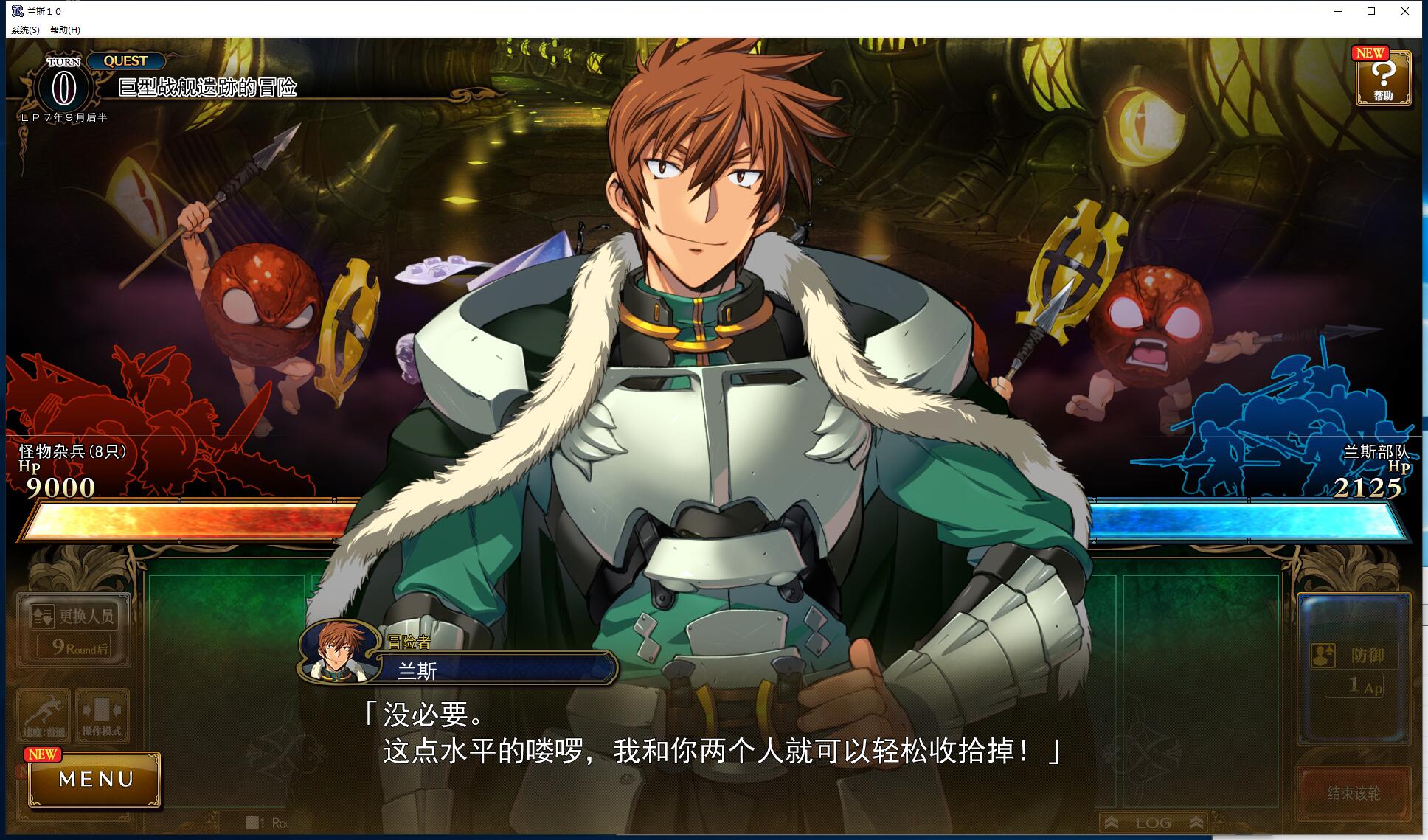Image resolution: width=1428 pixels, height=840 pixels.
Task: Open the 系统(S) system menu
Action: (25, 29)
